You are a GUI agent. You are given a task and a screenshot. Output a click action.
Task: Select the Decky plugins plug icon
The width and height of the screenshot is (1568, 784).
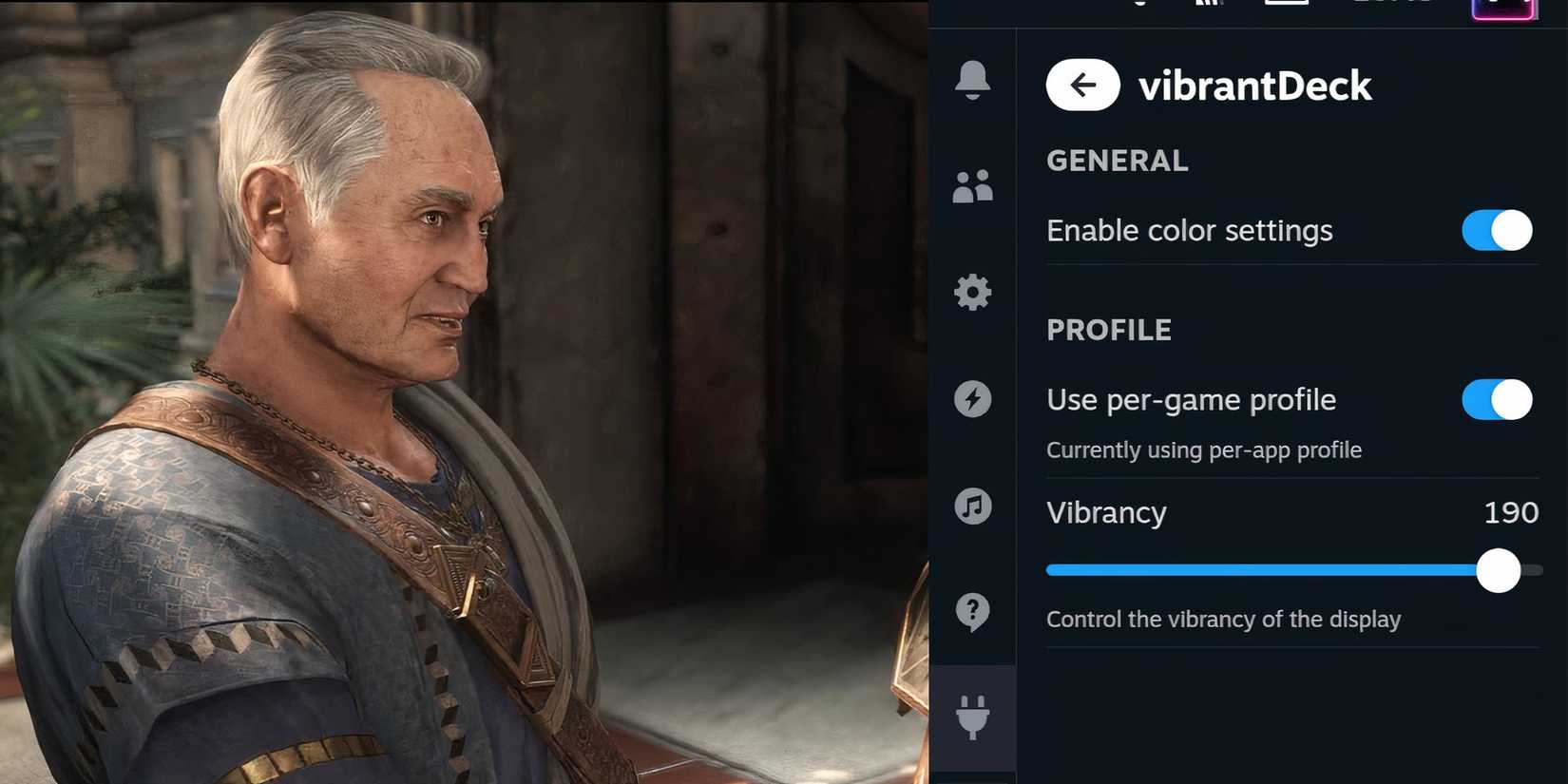(973, 717)
